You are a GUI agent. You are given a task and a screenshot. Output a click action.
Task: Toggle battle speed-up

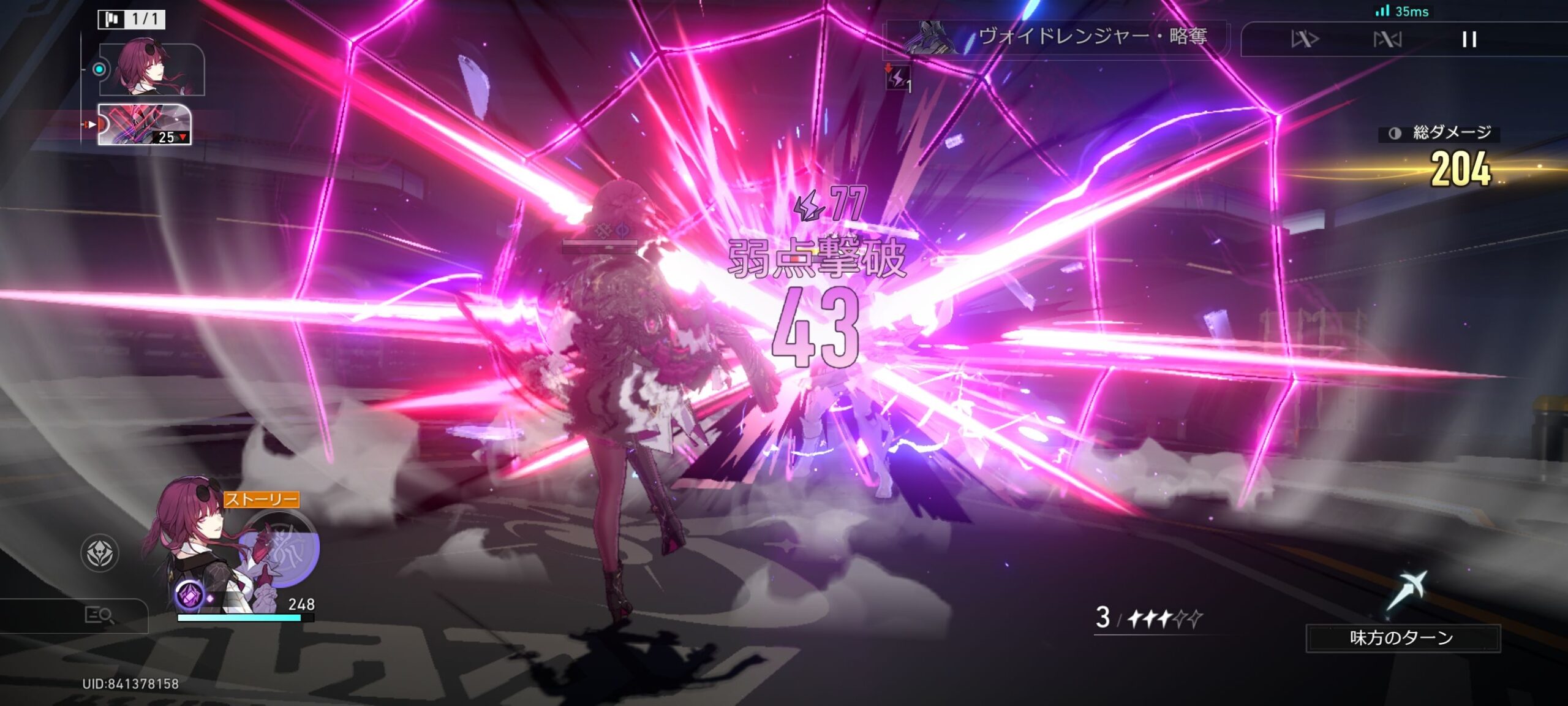coord(1305,40)
